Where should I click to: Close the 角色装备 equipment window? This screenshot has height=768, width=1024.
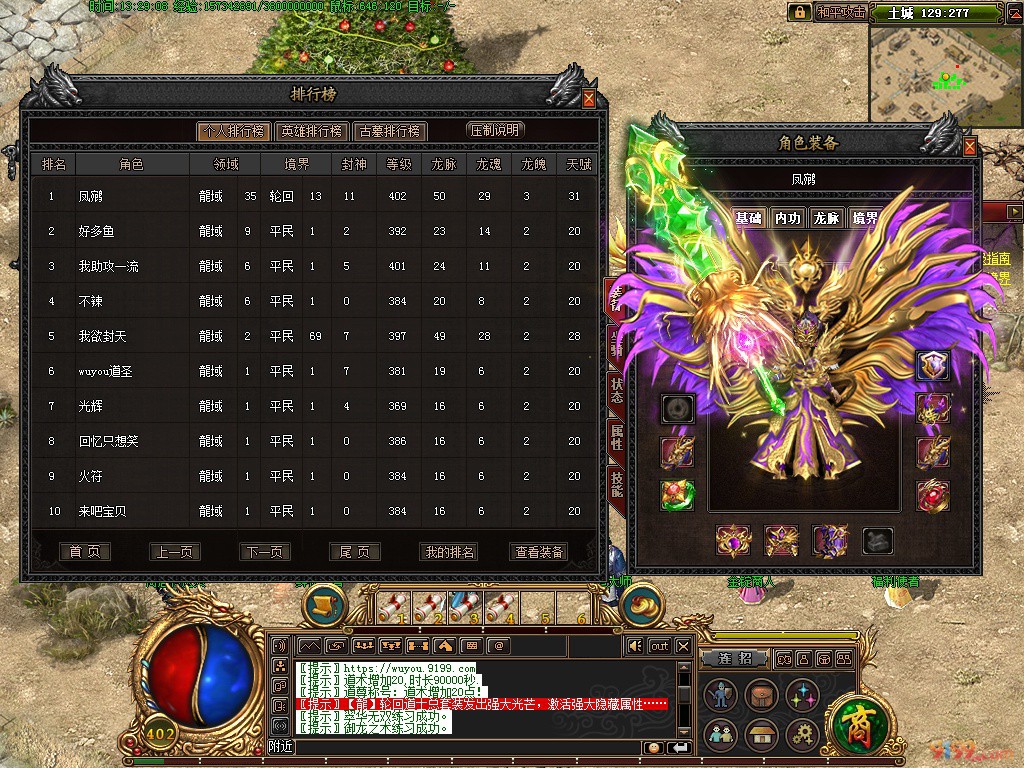pyautogui.click(x=969, y=146)
